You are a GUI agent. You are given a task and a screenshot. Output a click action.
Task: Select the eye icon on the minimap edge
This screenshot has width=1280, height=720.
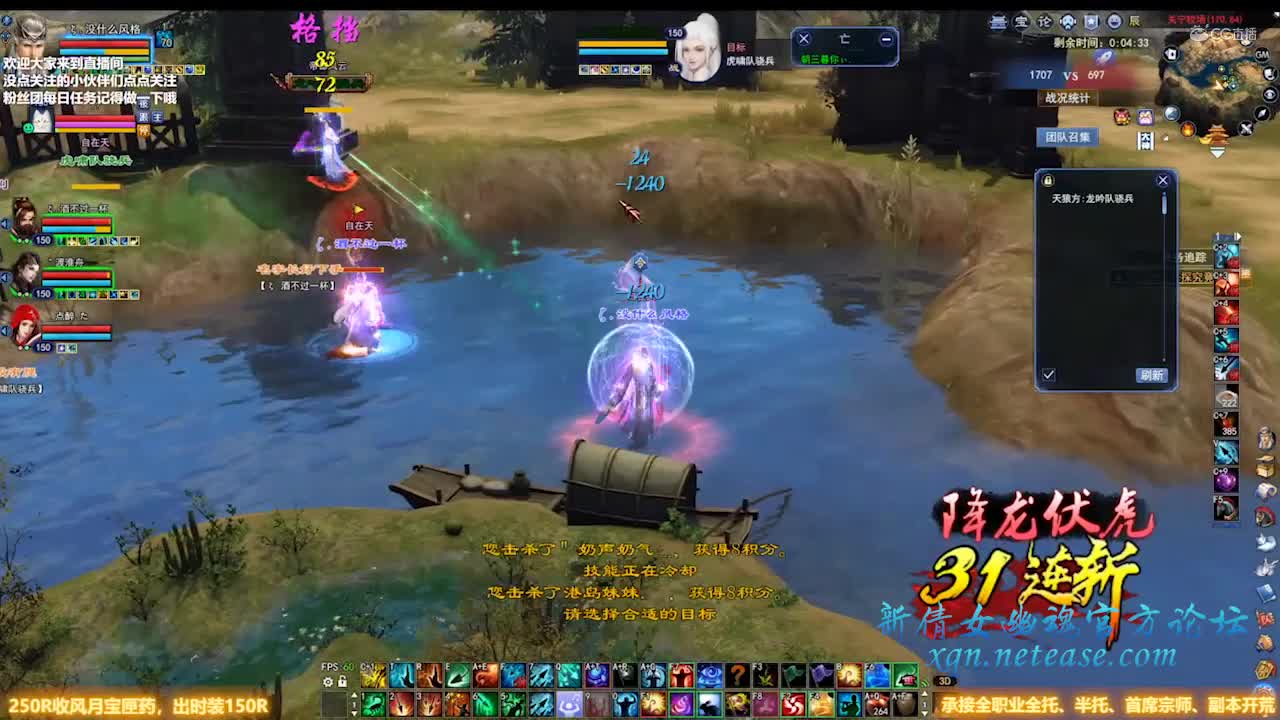pyautogui.click(x=1270, y=93)
